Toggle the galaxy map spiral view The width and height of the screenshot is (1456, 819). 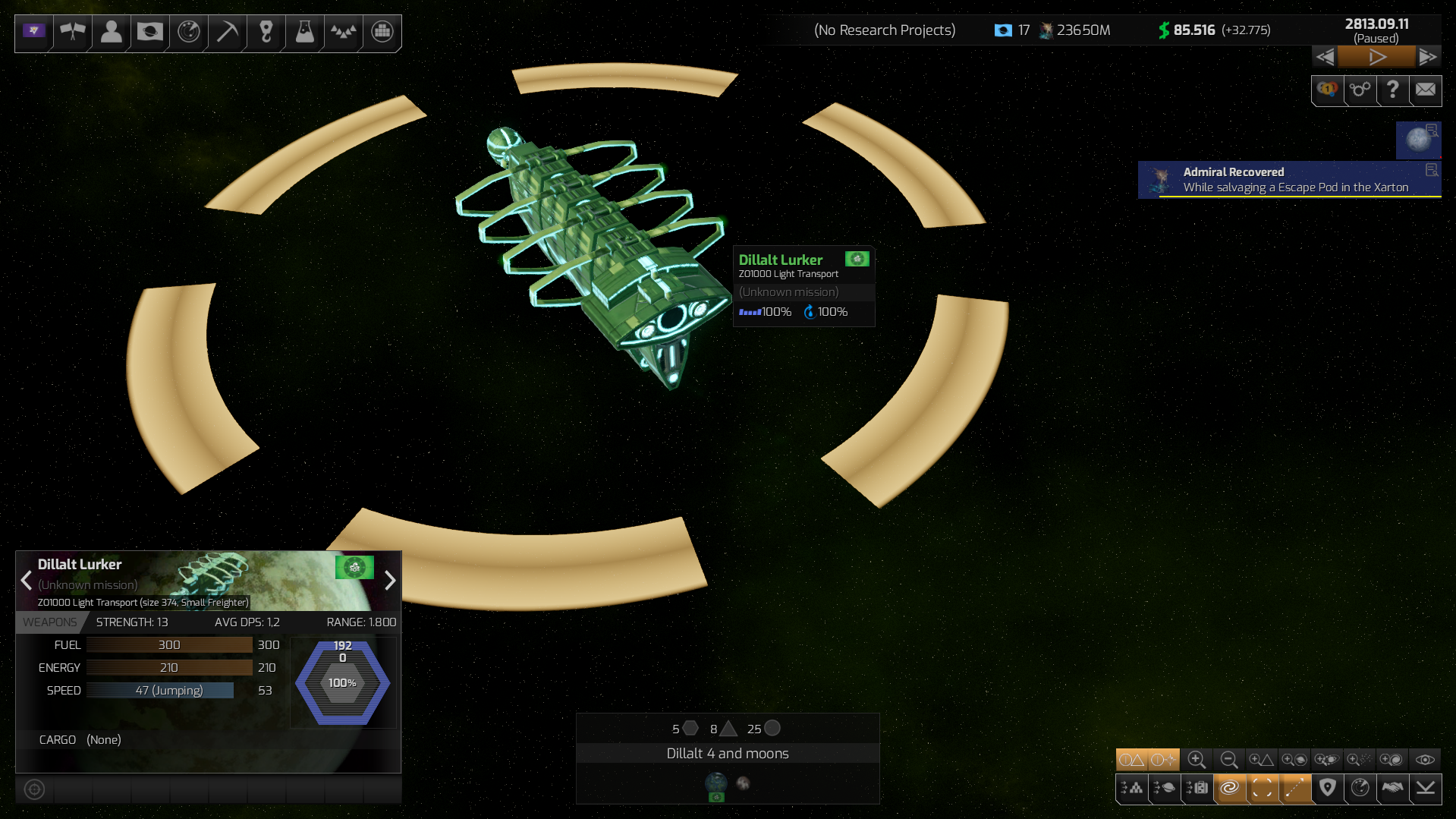click(1230, 789)
